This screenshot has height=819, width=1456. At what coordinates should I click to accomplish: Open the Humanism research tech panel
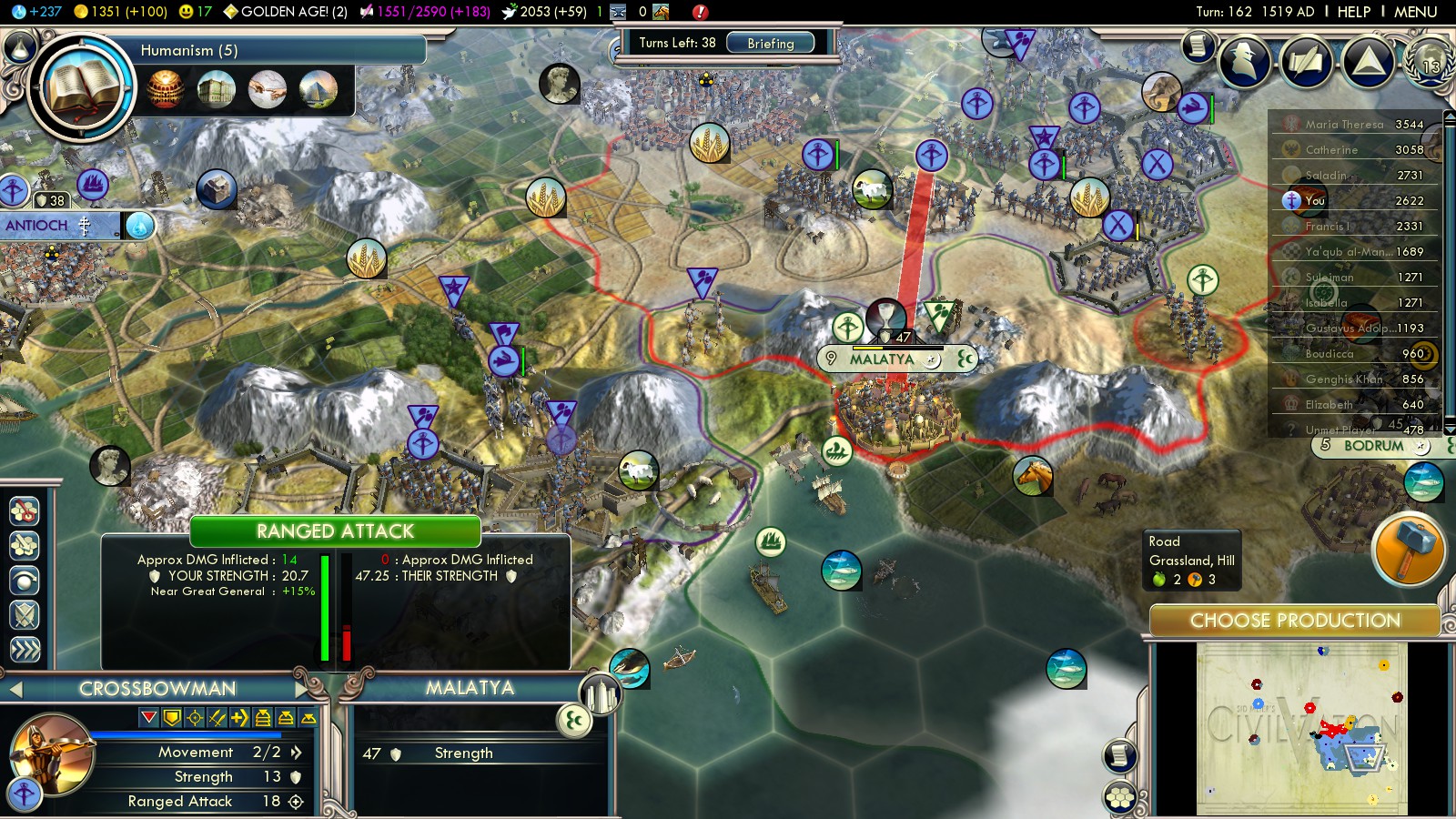coord(82,88)
